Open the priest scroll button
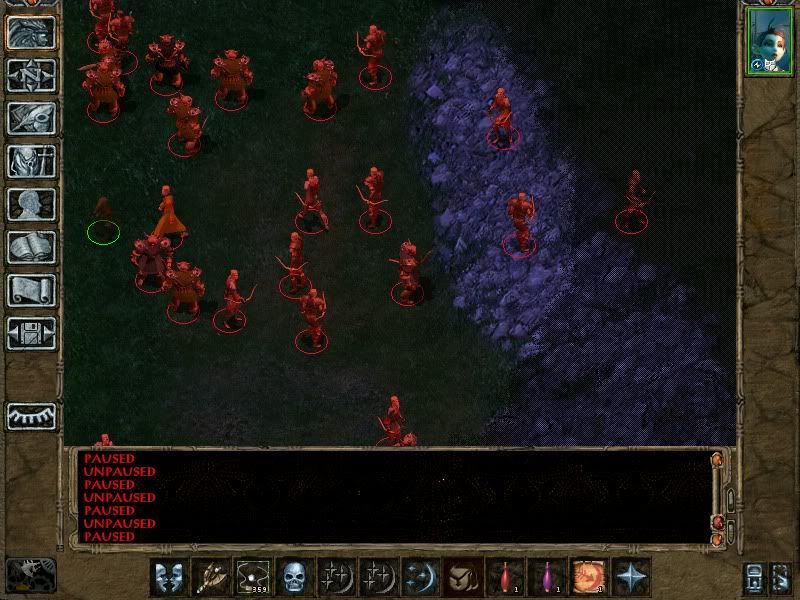The height and width of the screenshot is (600, 800). coord(31,290)
